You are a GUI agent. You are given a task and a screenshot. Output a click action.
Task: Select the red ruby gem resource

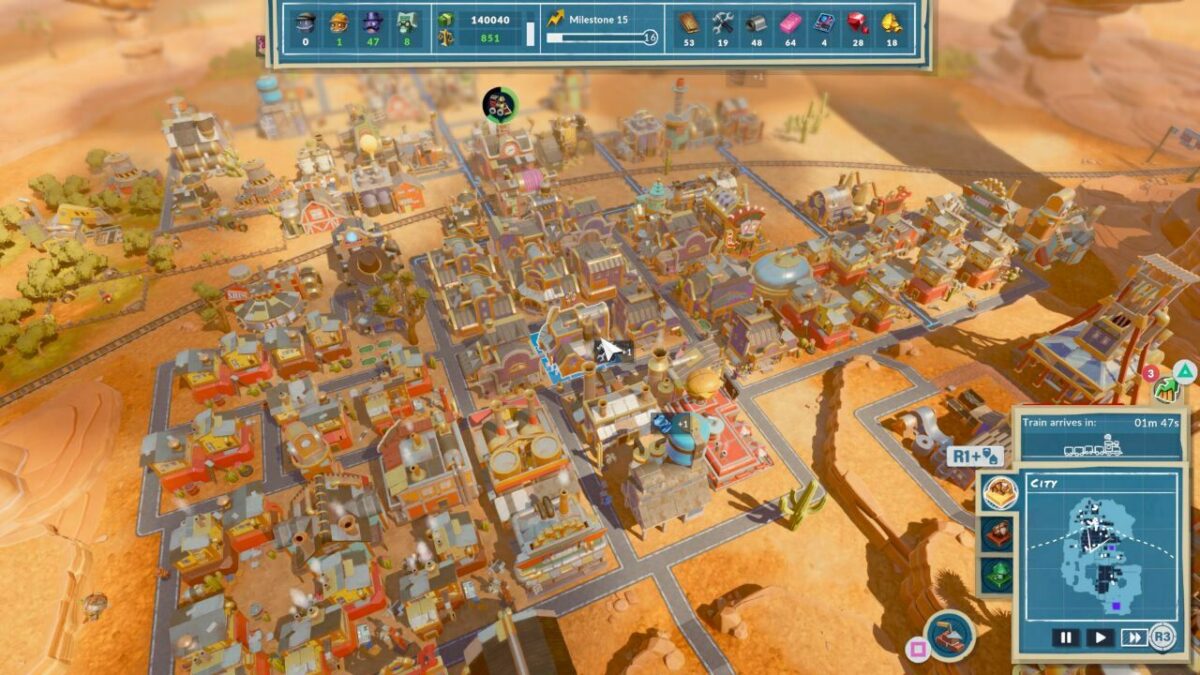pyautogui.click(x=858, y=22)
